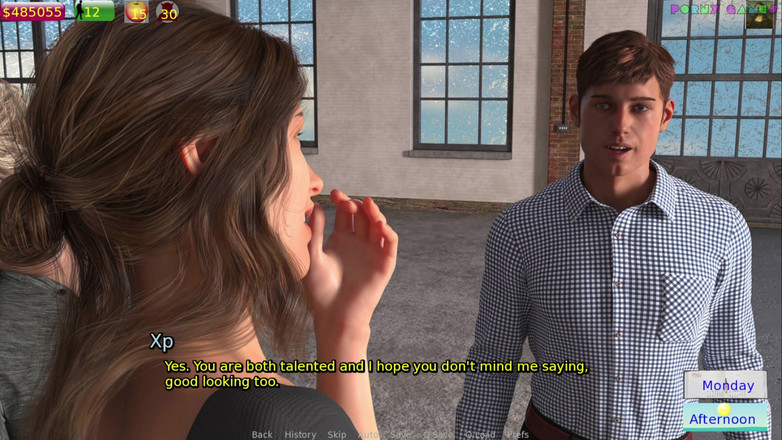The height and width of the screenshot is (440, 782).
Task: Toggle Auto dialogue advance
Action: (x=368, y=434)
